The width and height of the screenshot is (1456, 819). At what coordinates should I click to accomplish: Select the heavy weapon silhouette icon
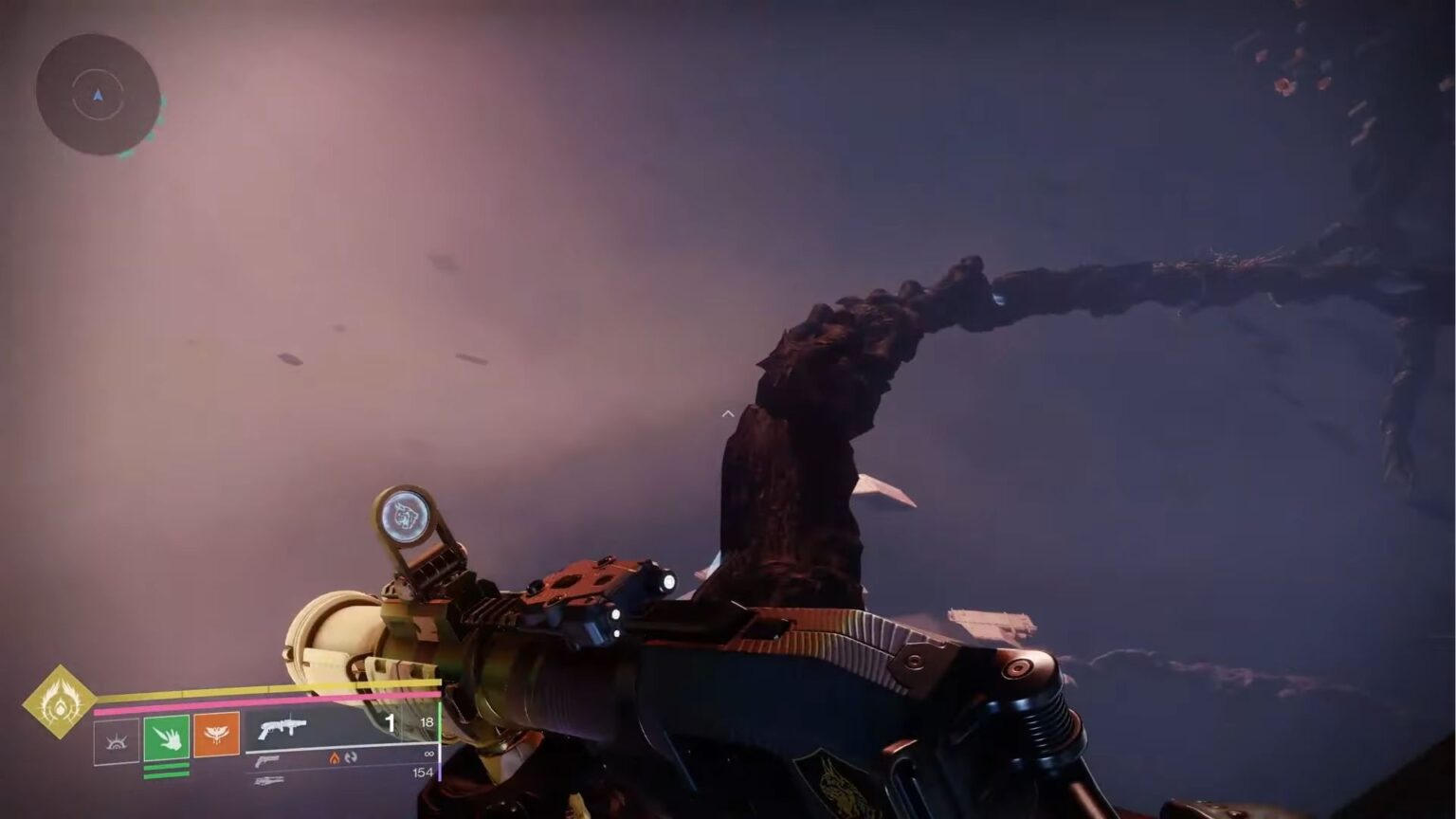click(x=268, y=781)
